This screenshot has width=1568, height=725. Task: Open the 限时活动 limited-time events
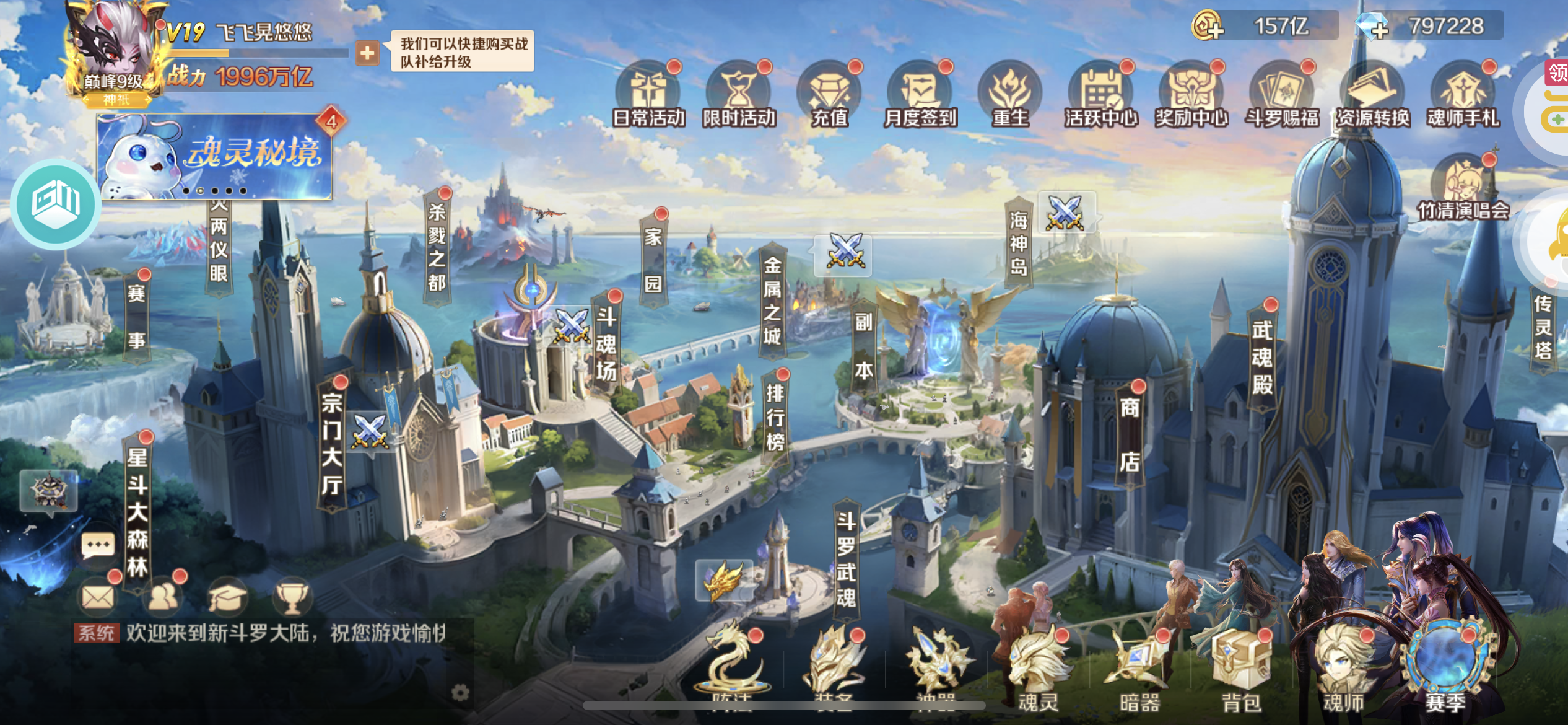[x=739, y=96]
